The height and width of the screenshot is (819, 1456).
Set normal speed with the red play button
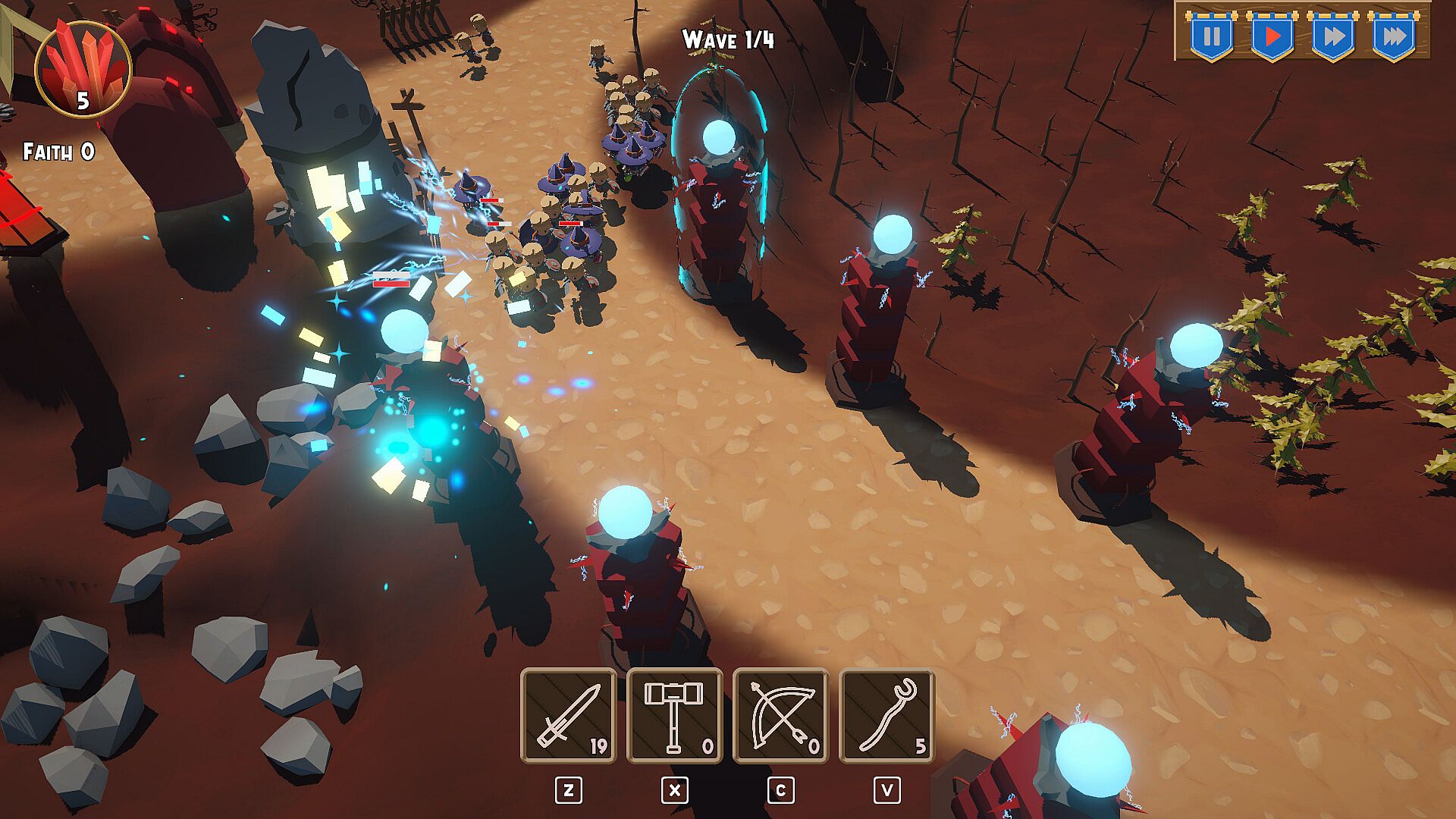pyautogui.click(x=1272, y=36)
